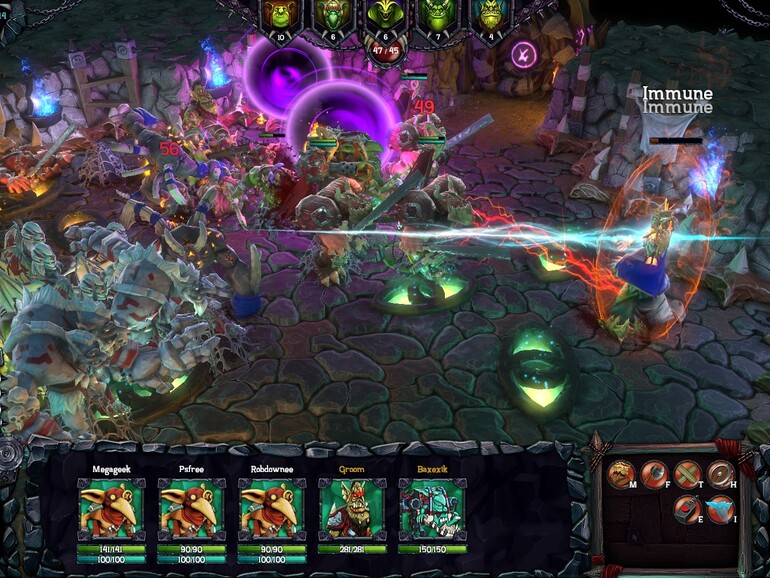
Task: Choose the Robdownee unit portrait
Action: click(x=271, y=508)
